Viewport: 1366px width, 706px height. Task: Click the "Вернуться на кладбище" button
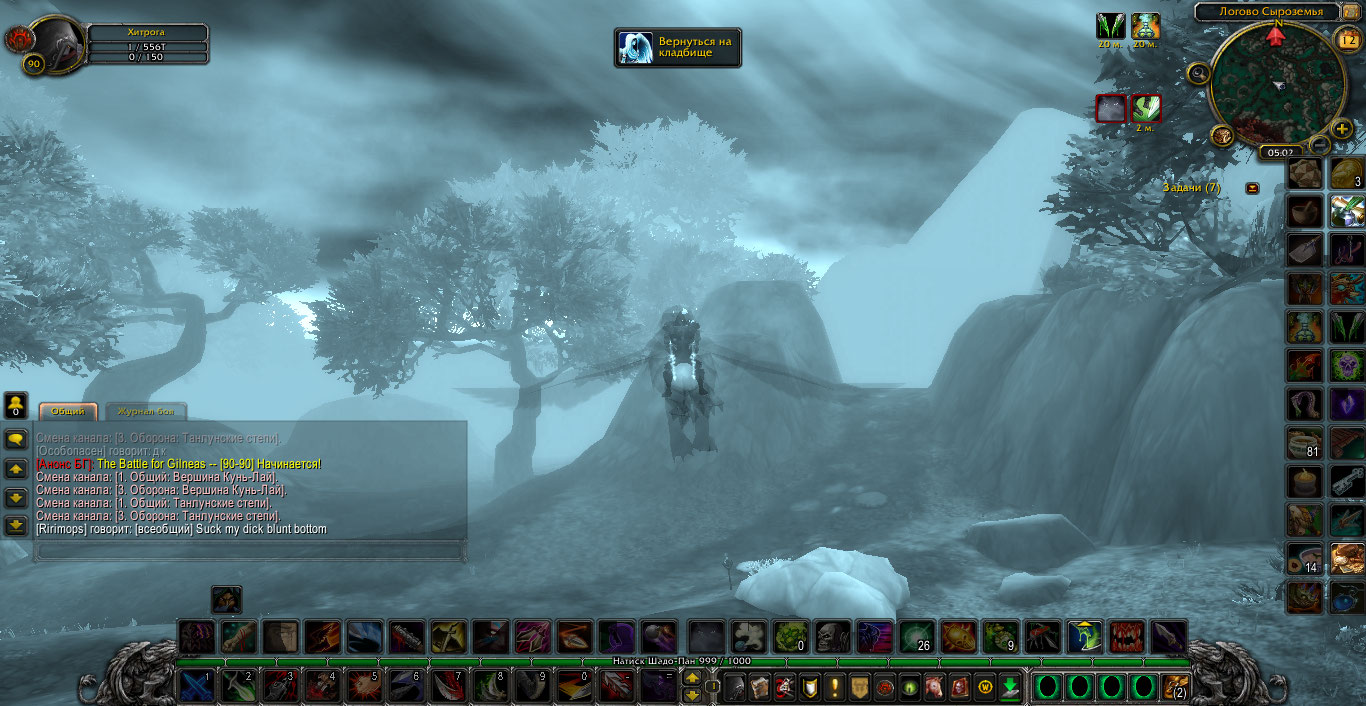(x=678, y=47)
